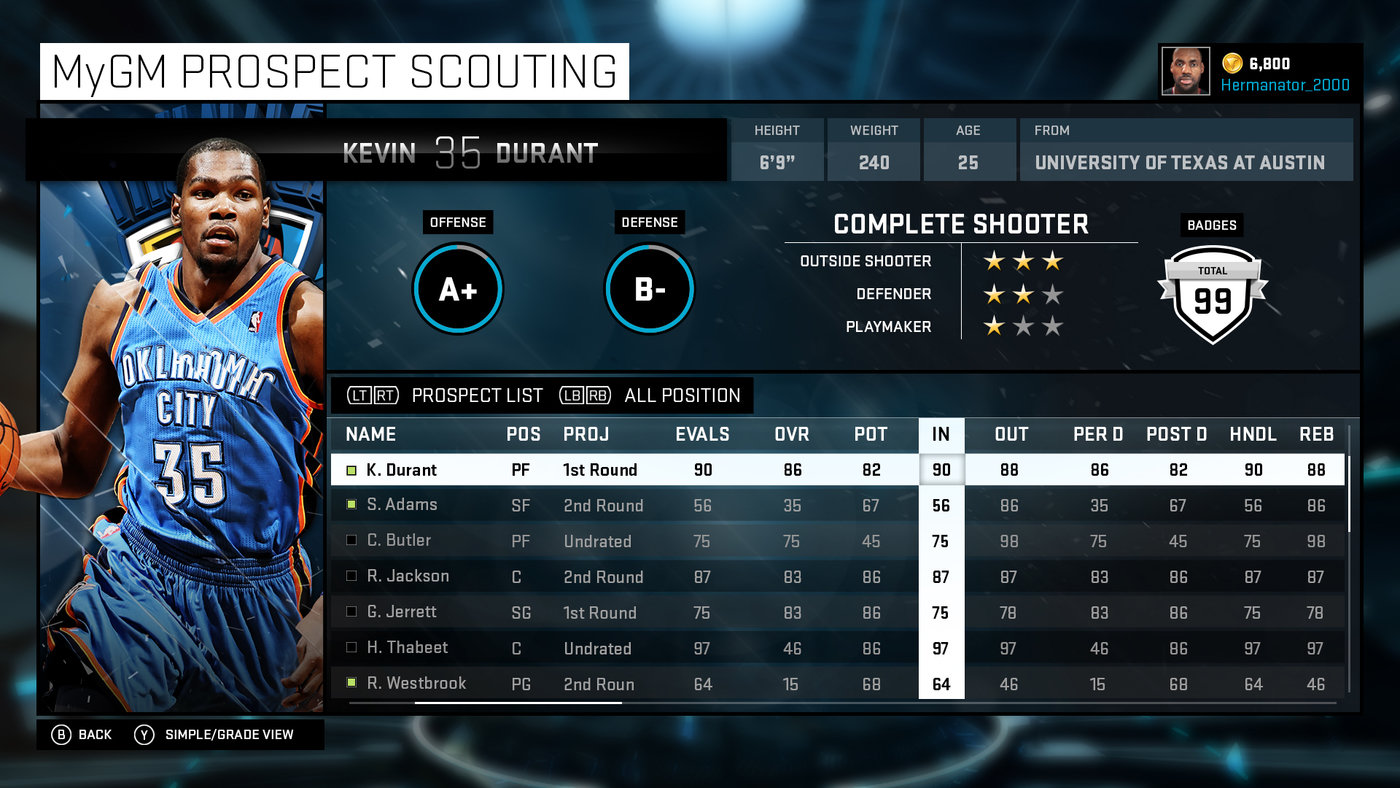Sort prospects by the POT column
Screen dimensions: 1400x788
(870, 434)
